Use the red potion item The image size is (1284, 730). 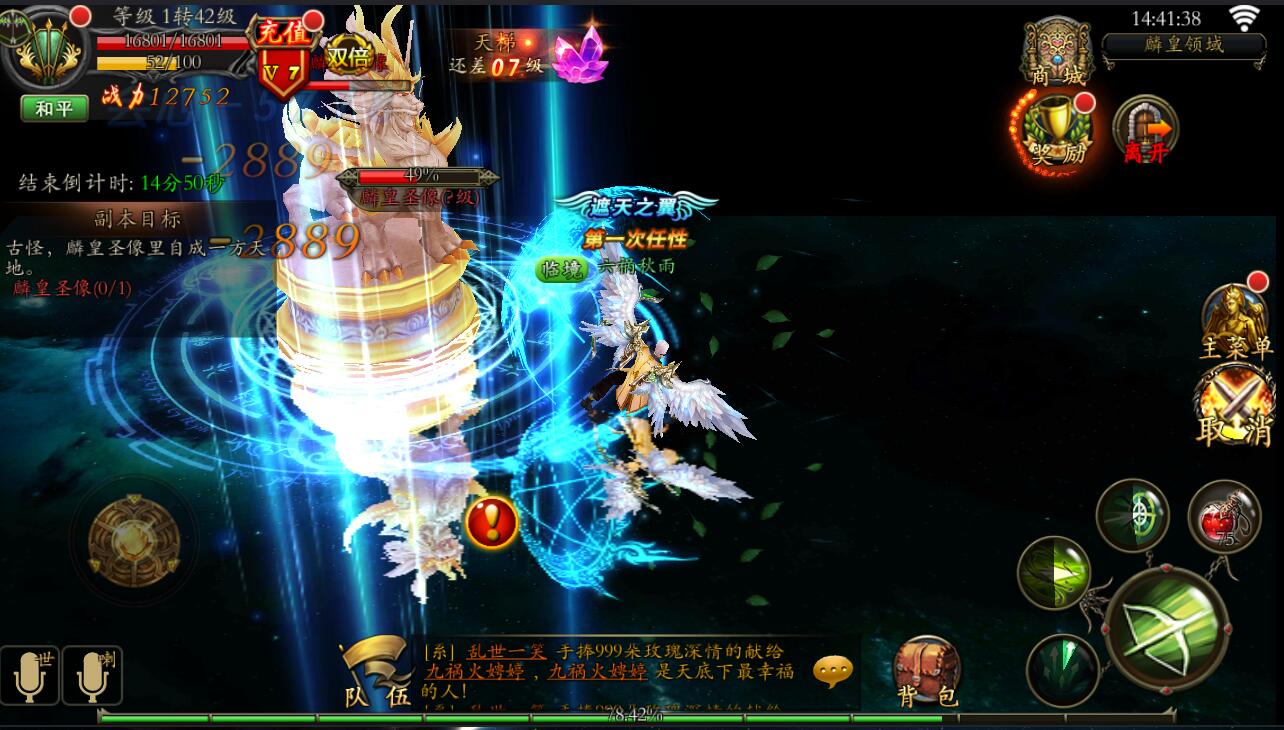1223,516
